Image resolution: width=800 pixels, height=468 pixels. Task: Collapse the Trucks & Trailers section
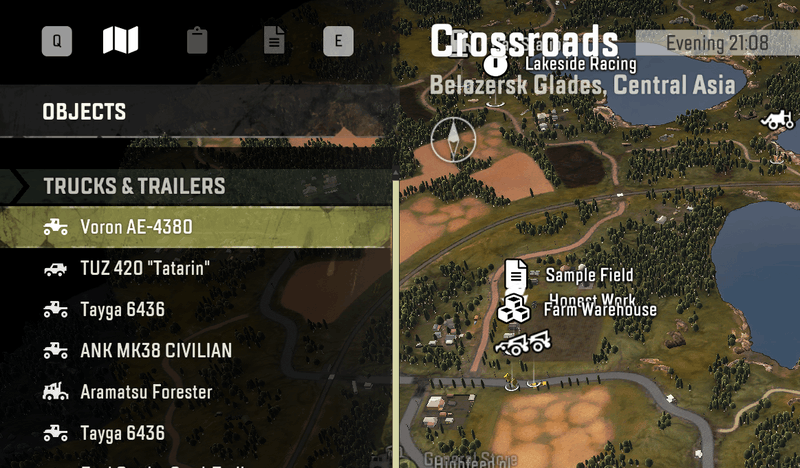pyautogui.click(x=134, y=186)
